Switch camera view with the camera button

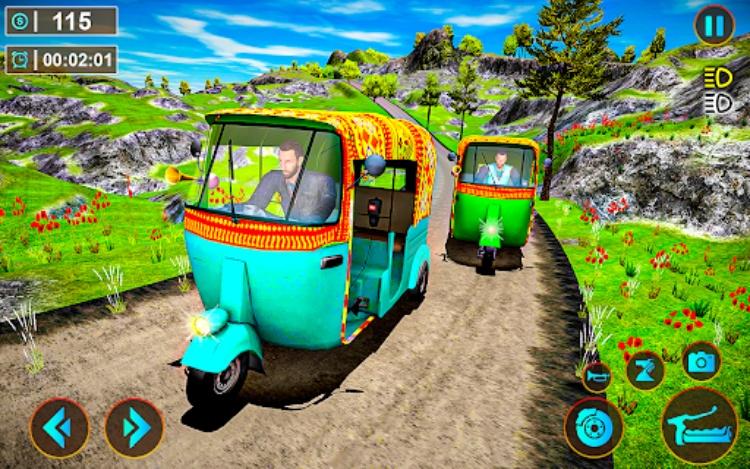pos(702,361)
